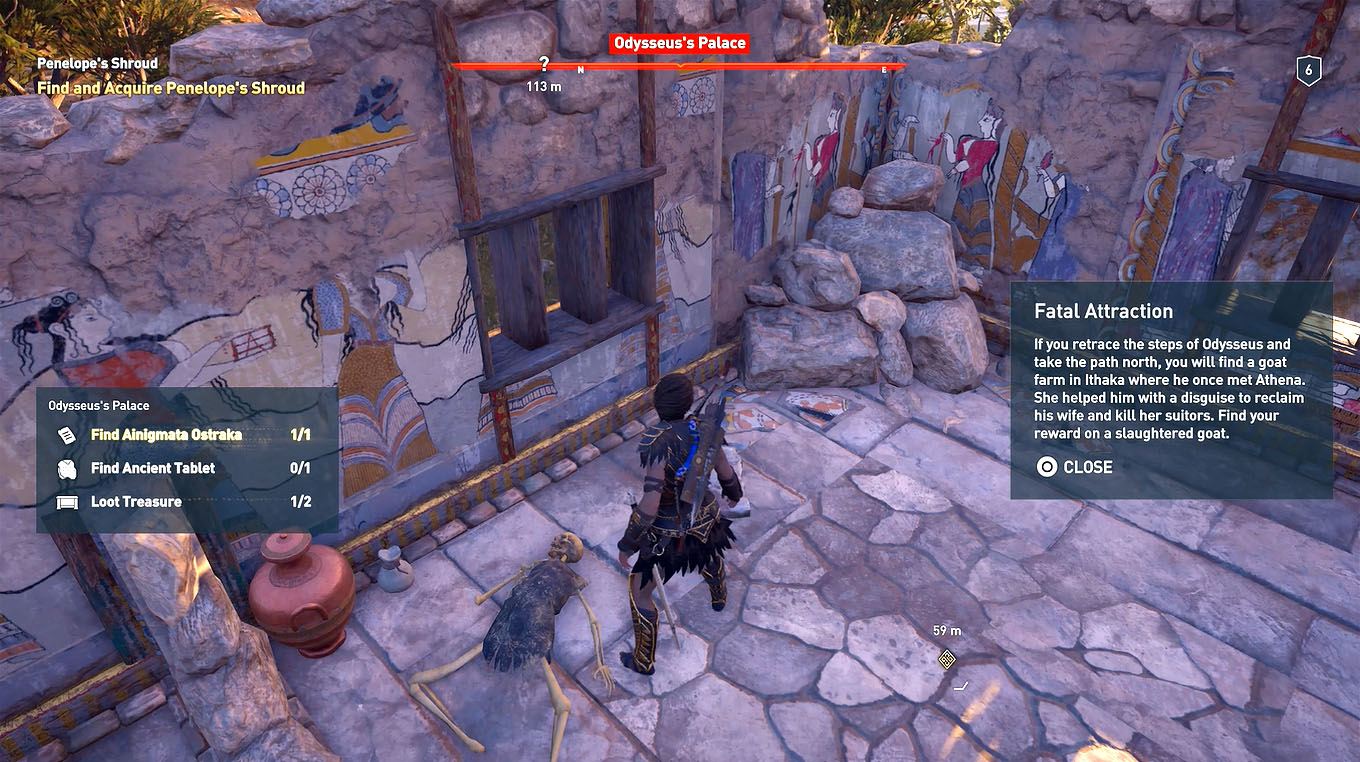The image size is (1360, 762).
Task: Expand the Odysseus's Palace objectives panel header
Action: pos(99,406)
